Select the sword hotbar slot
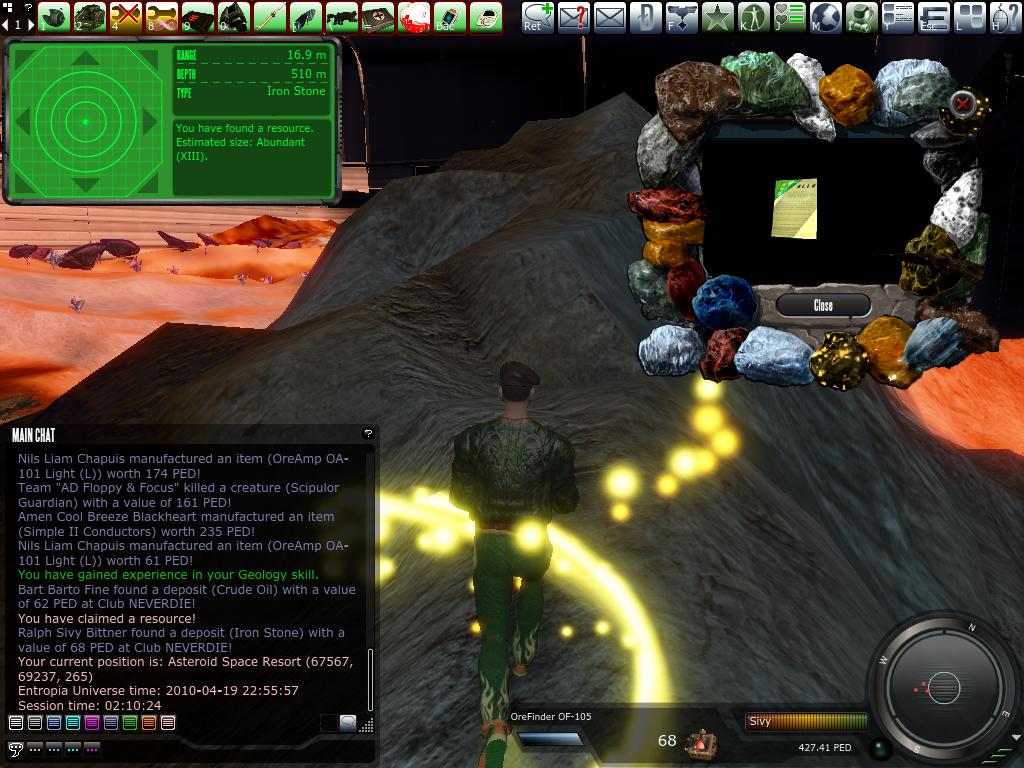The width and height of the screenshot is (1024, 768). point(269,16)
